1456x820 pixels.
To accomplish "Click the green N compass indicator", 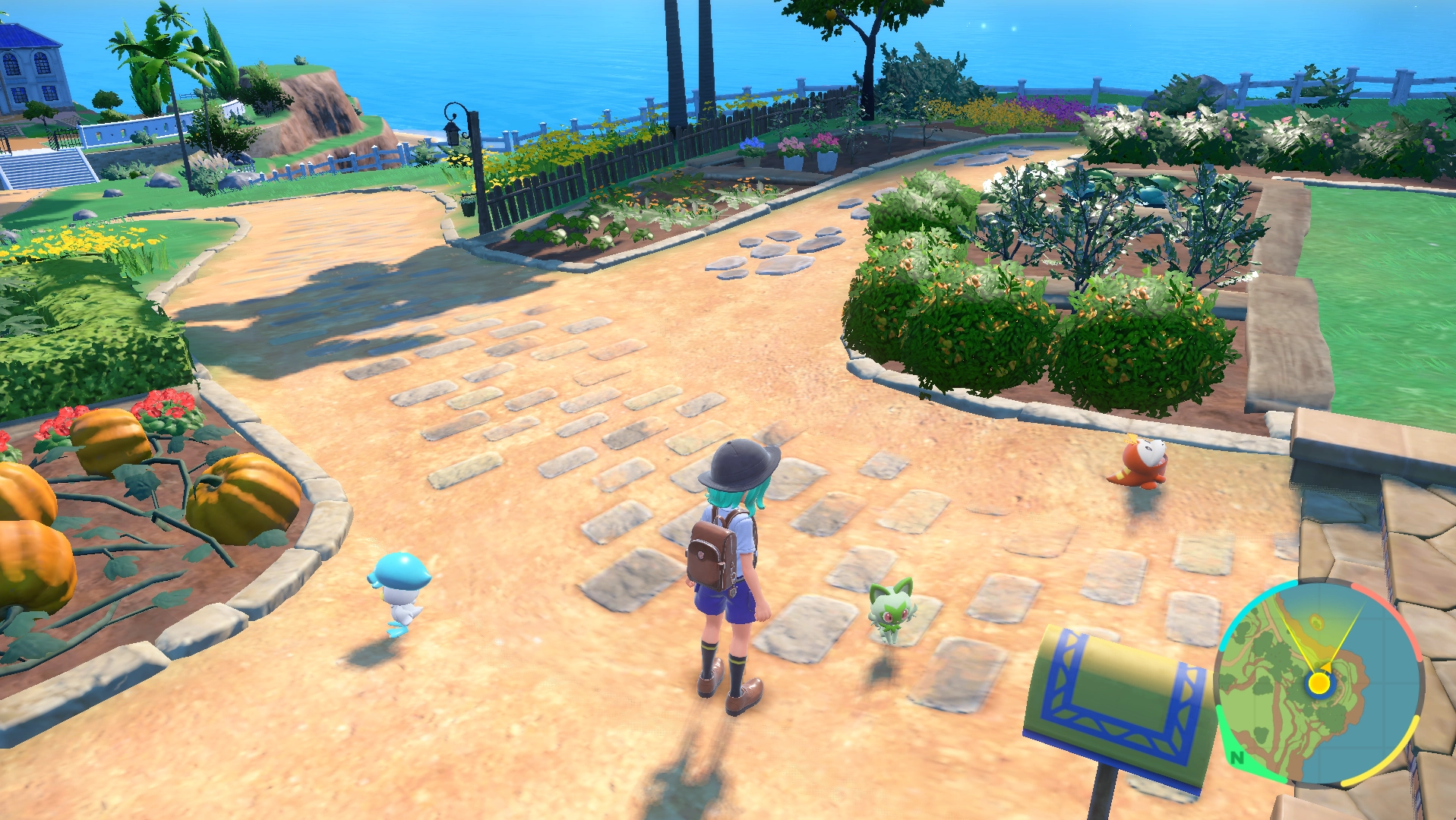I will click(x=1236, y=758).
